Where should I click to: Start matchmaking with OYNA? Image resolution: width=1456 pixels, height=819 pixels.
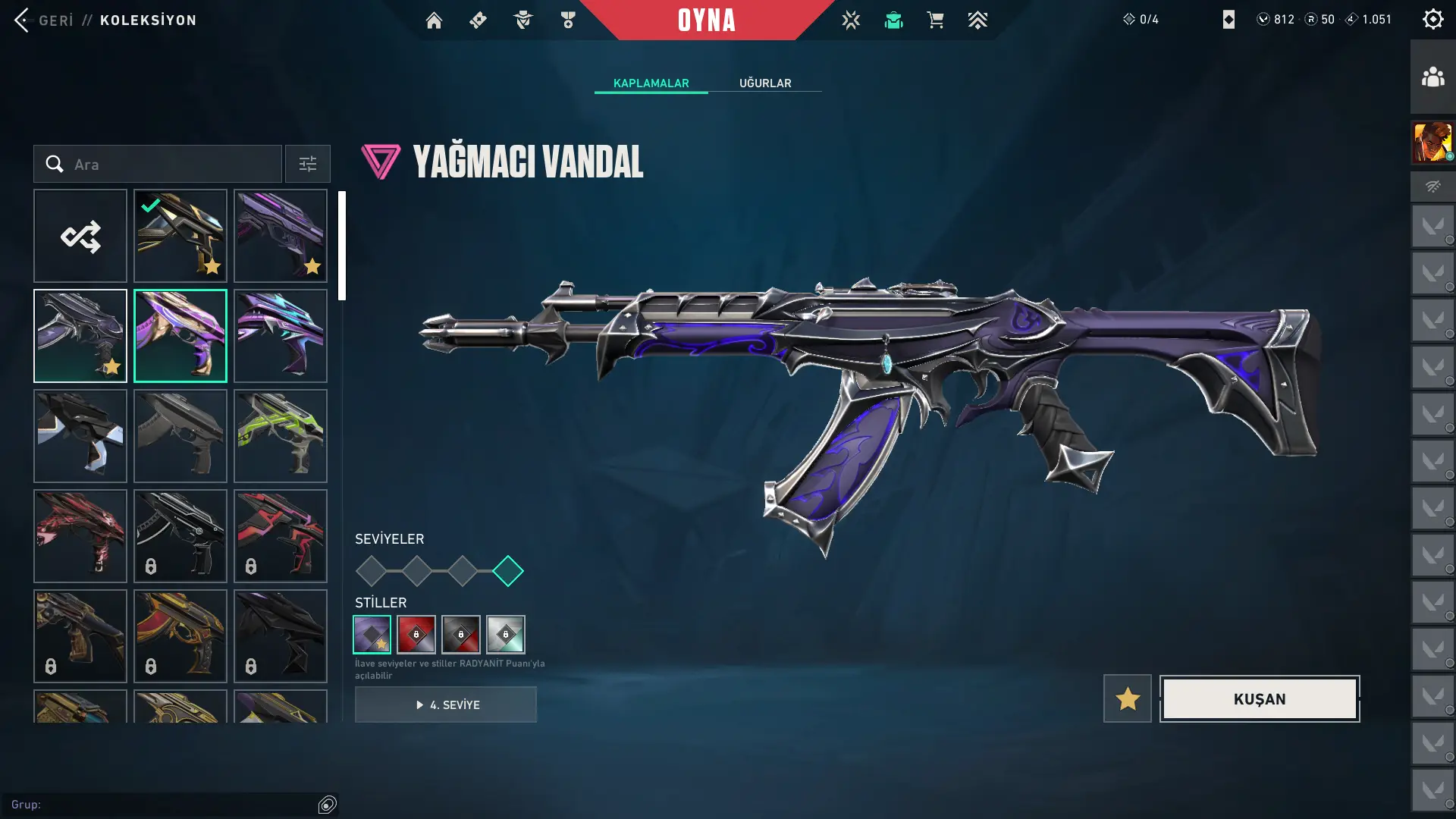pos(706,20)
